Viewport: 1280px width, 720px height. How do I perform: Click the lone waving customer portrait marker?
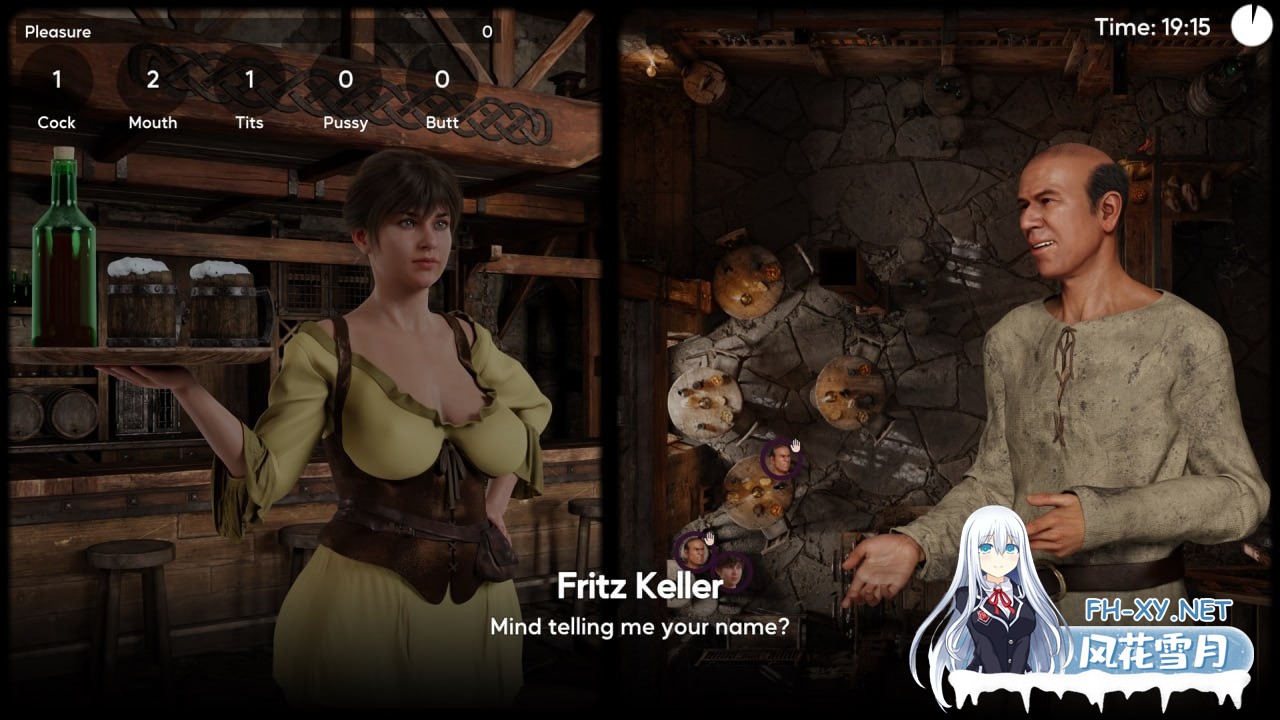point(779,460)
